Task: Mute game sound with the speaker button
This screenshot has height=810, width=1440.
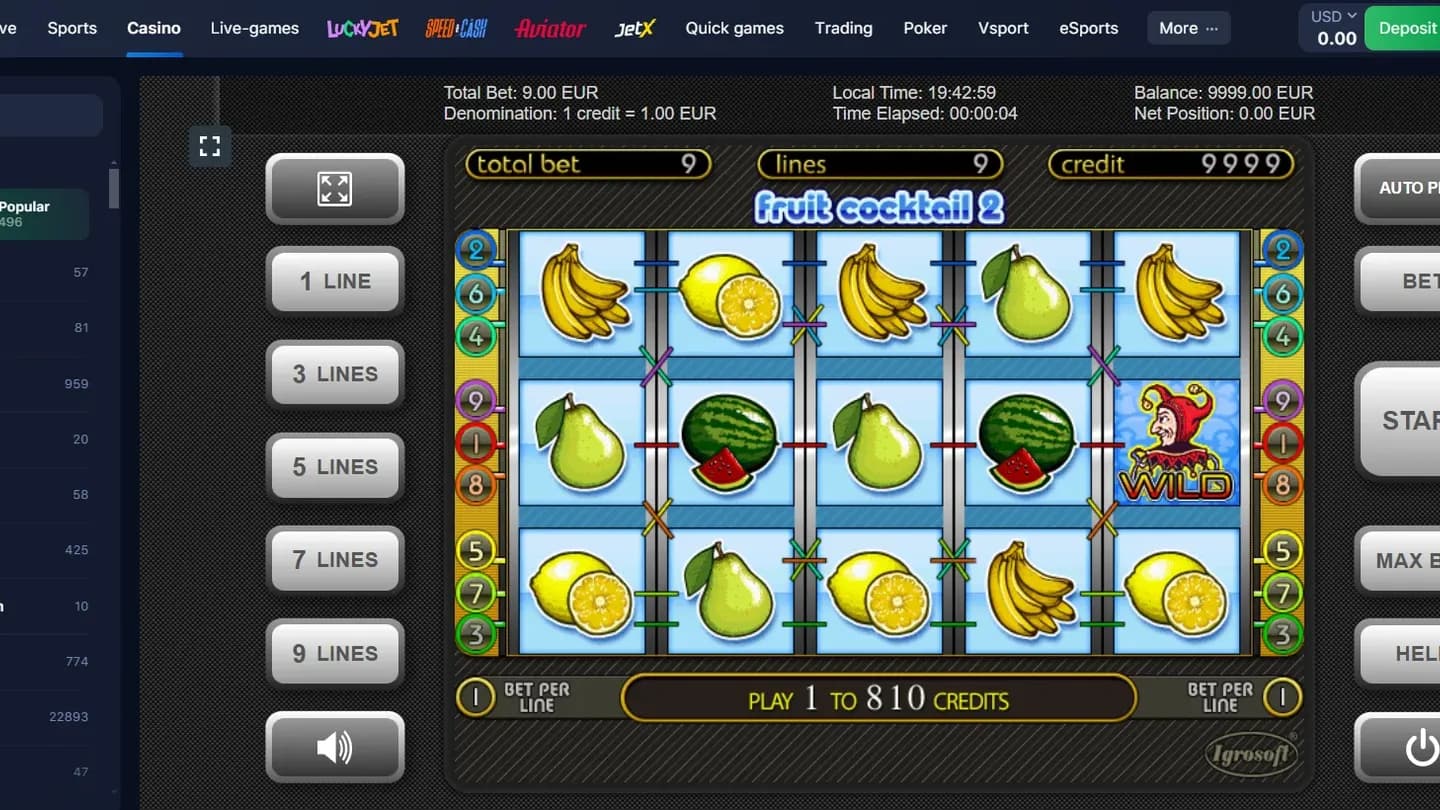Action: click(335, 747)
